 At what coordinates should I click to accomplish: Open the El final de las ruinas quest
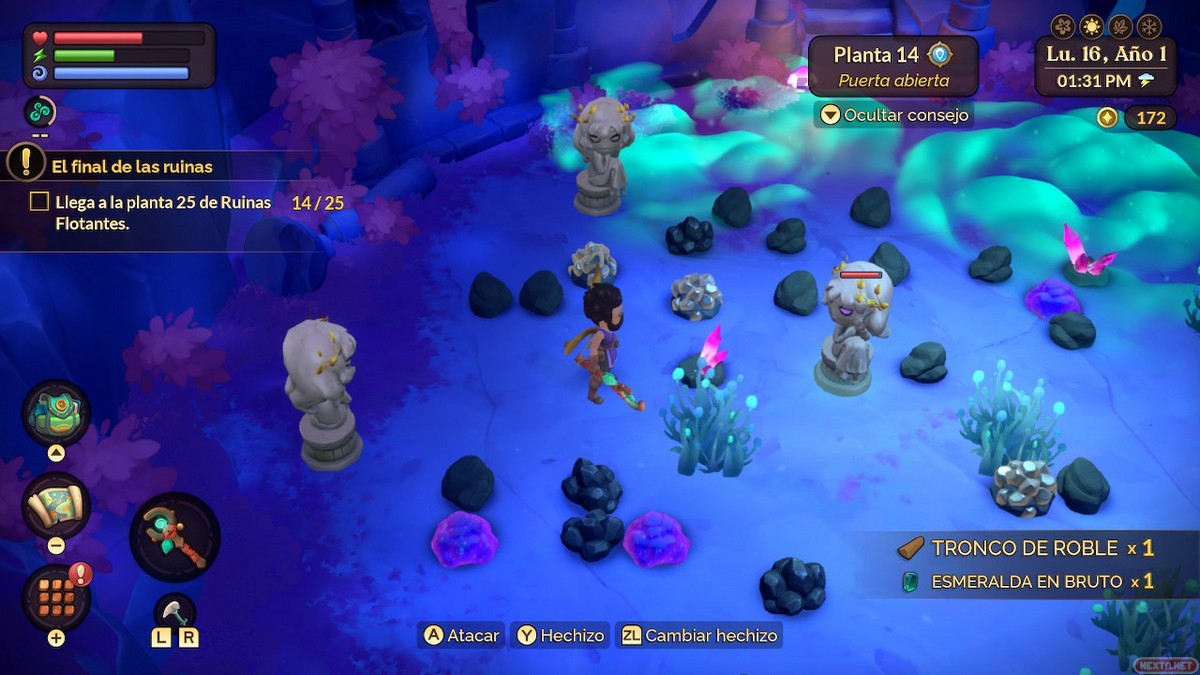coord(132,167)
